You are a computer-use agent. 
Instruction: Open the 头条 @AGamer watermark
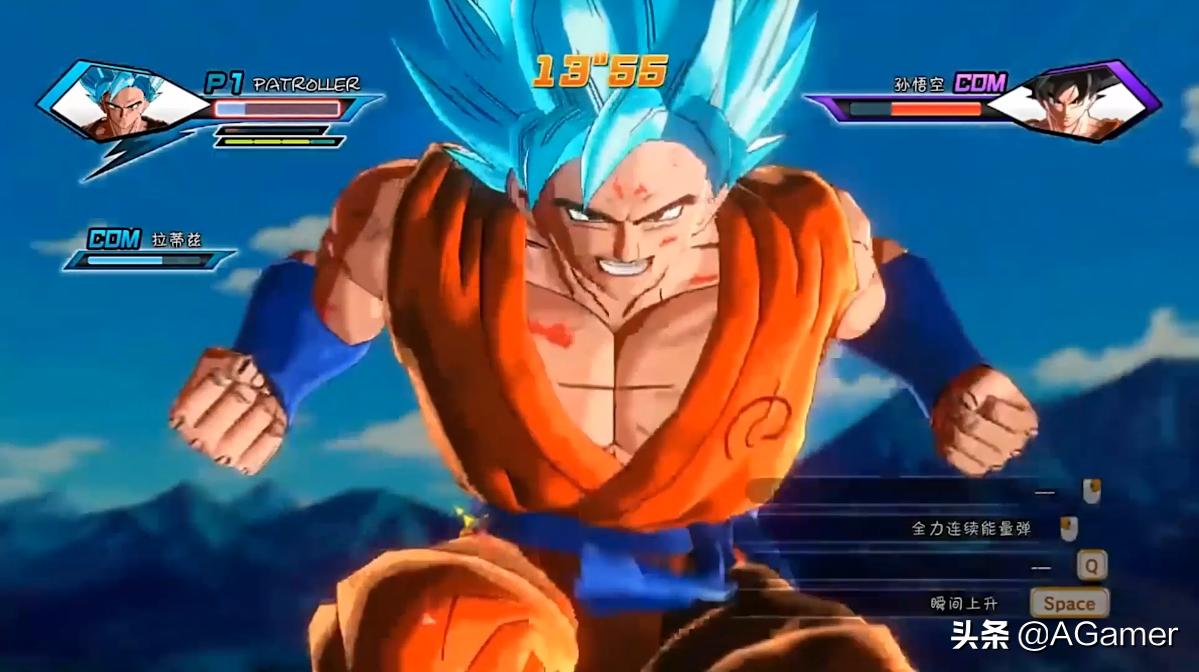(x=1064, y=634)
